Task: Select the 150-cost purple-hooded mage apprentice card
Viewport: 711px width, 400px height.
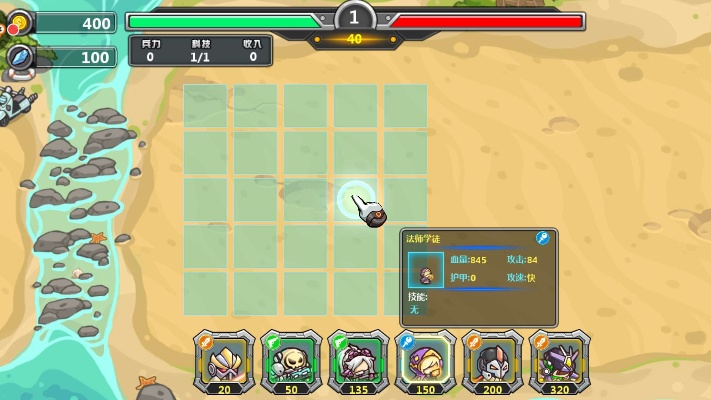Action: [x=425, y=363]
